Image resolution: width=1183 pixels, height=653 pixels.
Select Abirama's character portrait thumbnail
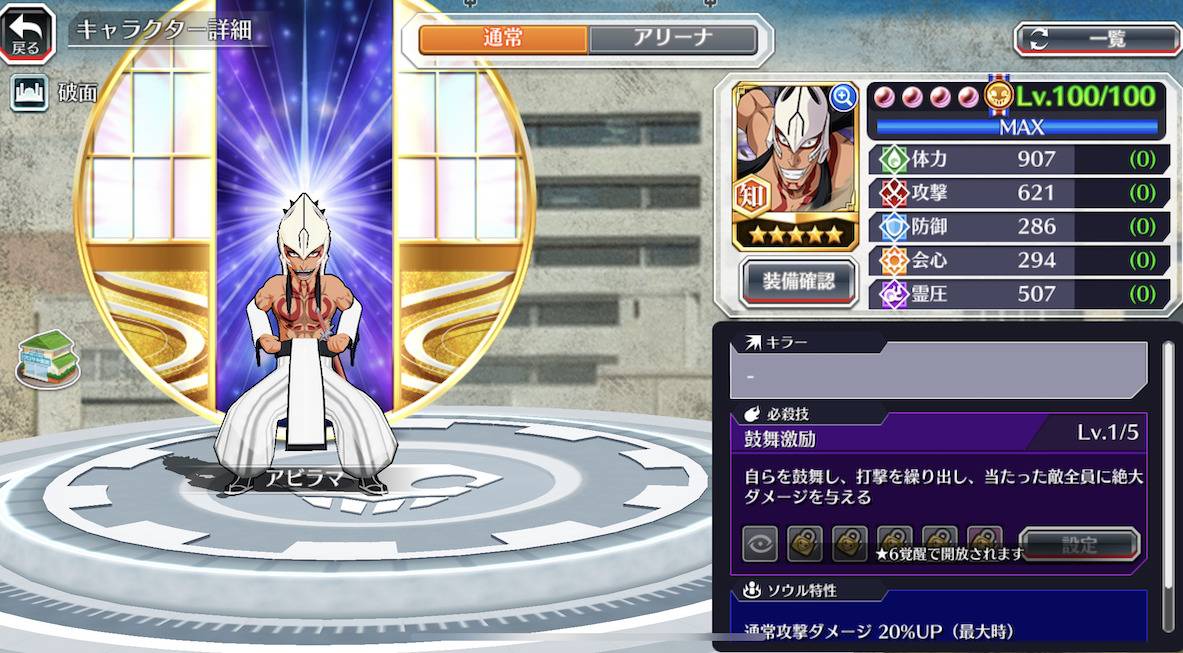[x=795, y=165]
